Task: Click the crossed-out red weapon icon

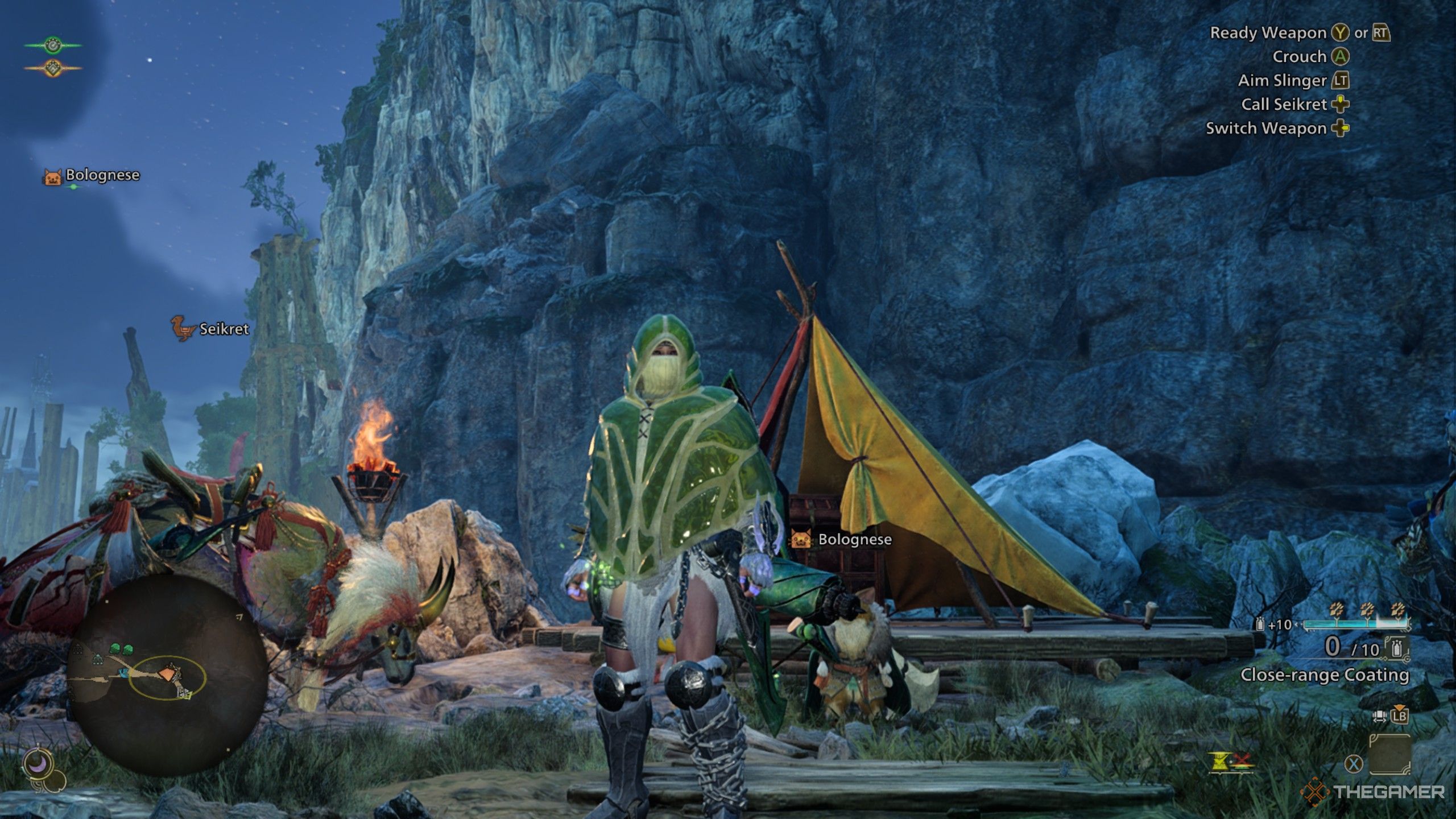Action: [x=1242, y=759]
